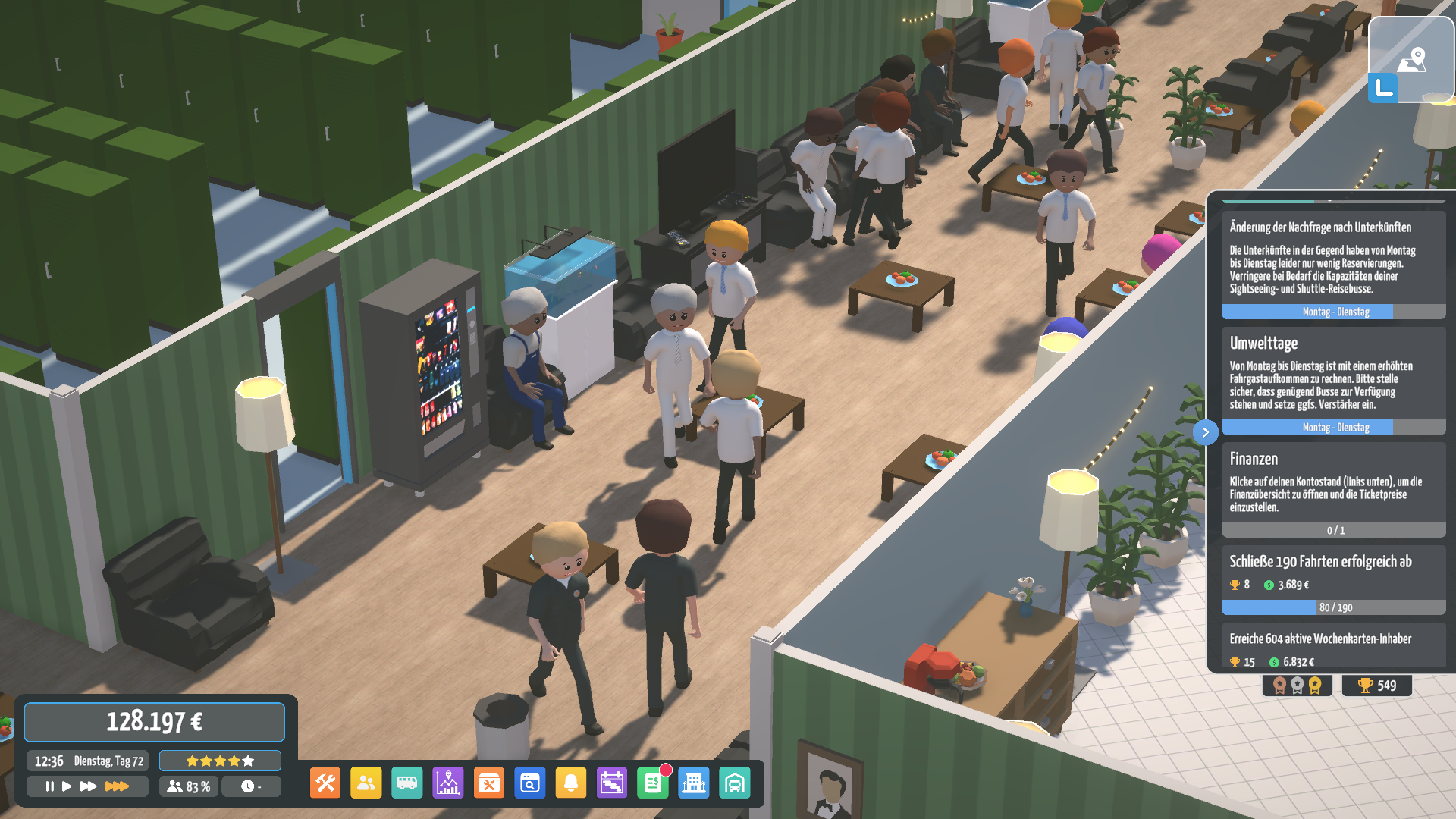Viewport: 1456px width, 819px height.
Task: Open the purple route statistics chart
Action: (x=448, y=783)
